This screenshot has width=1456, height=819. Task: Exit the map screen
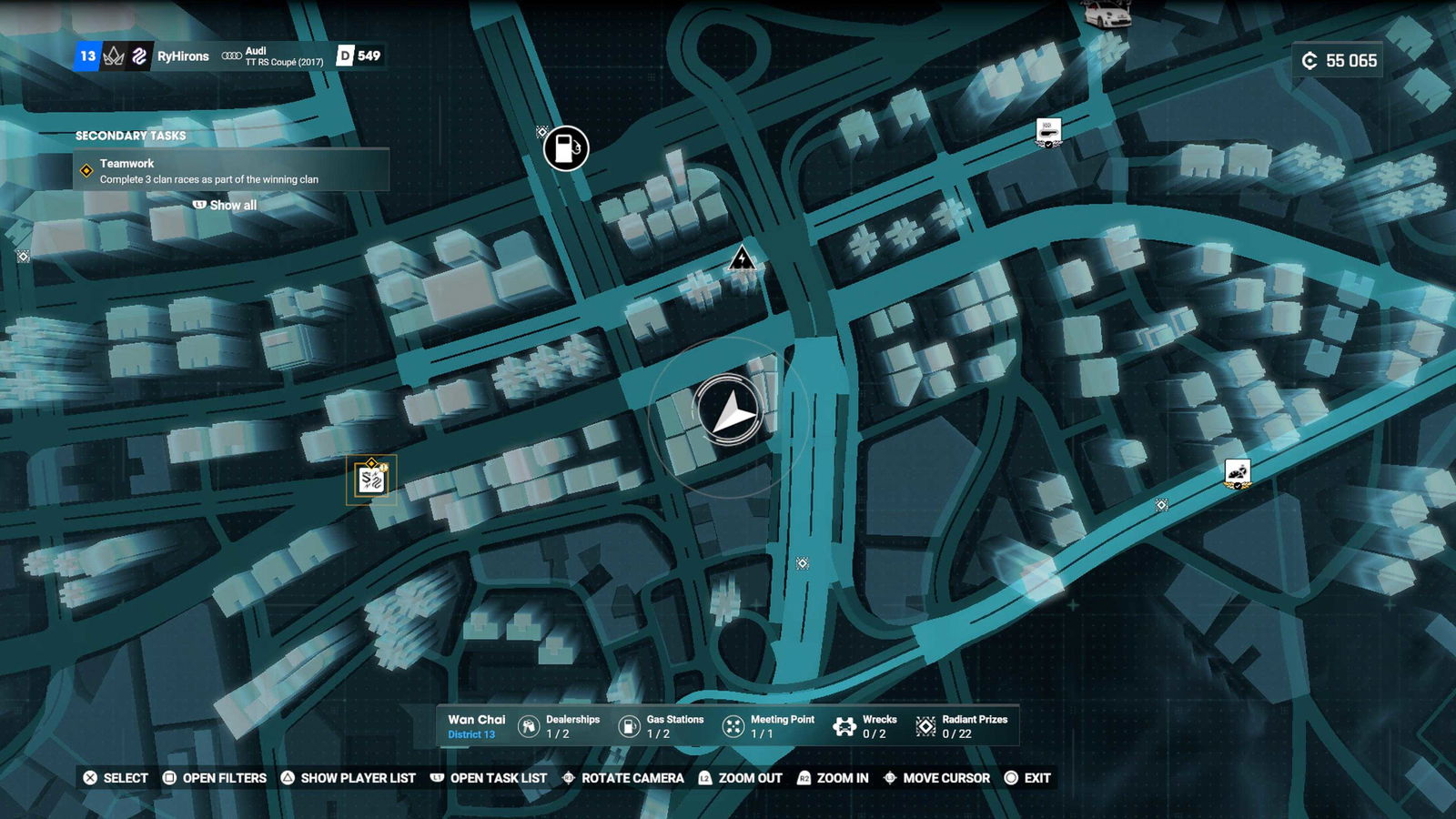[x=1027, y=778]
